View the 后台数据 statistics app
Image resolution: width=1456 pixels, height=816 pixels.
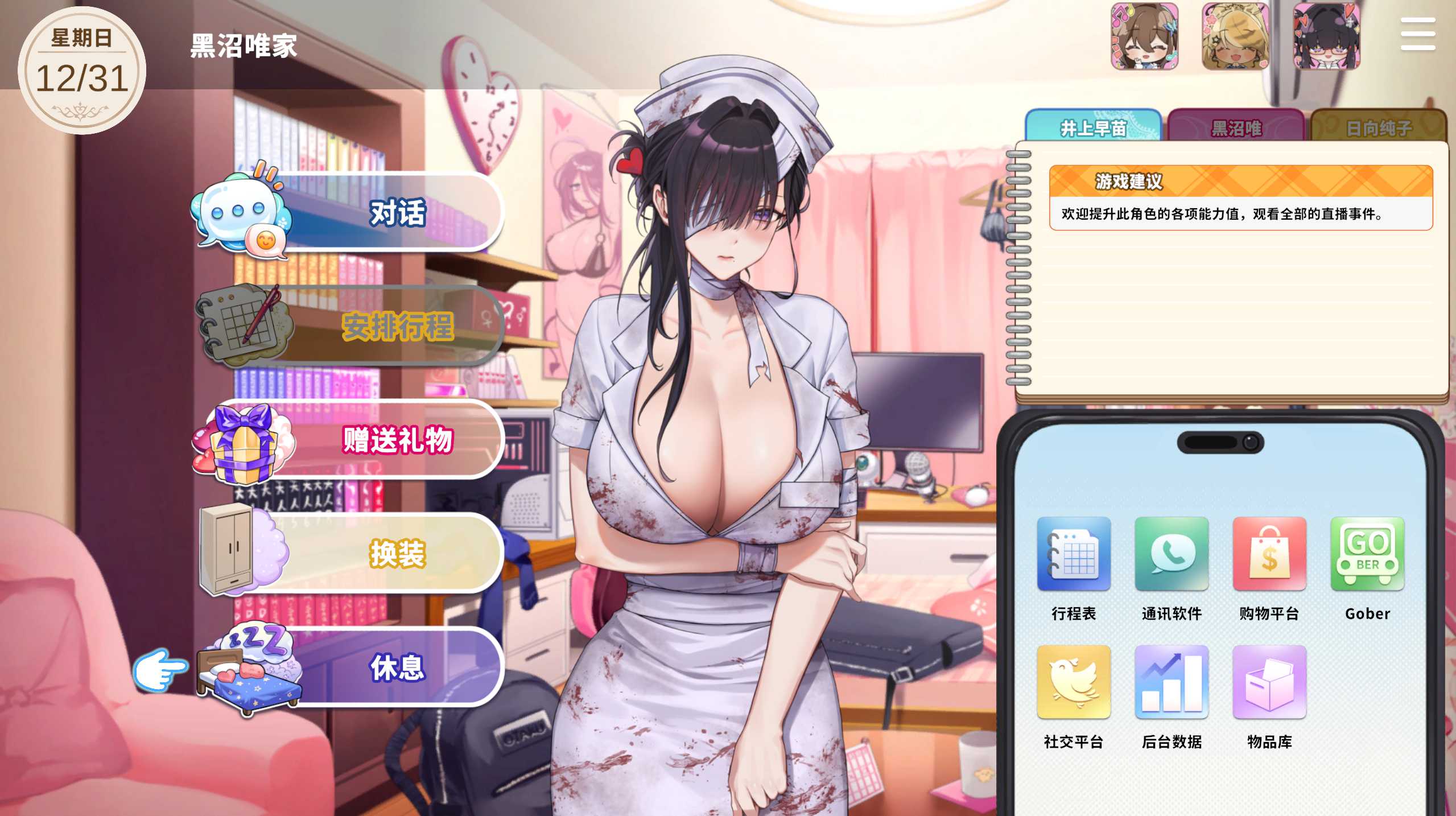(1172, 682)
